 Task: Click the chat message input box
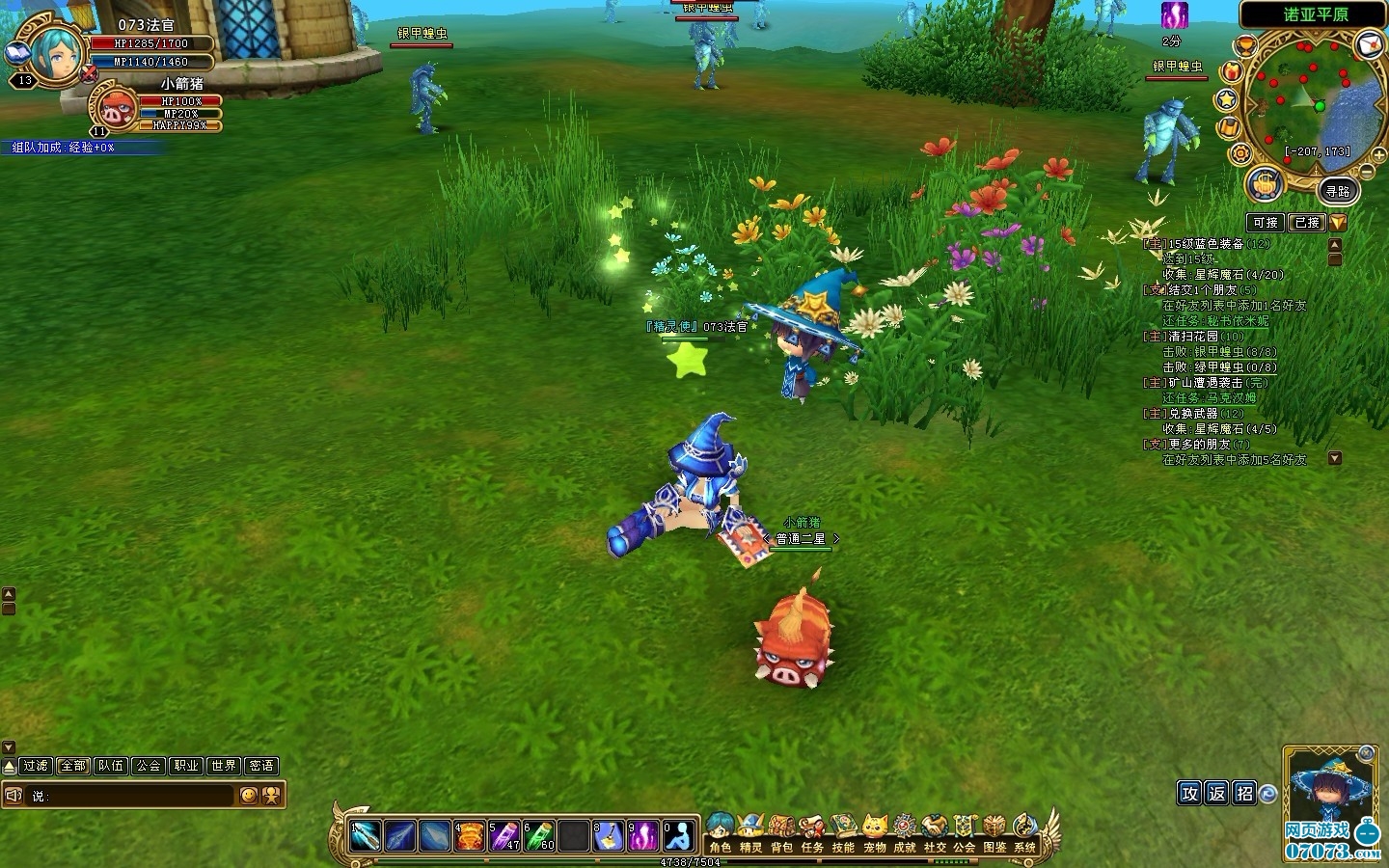point(135,796)
